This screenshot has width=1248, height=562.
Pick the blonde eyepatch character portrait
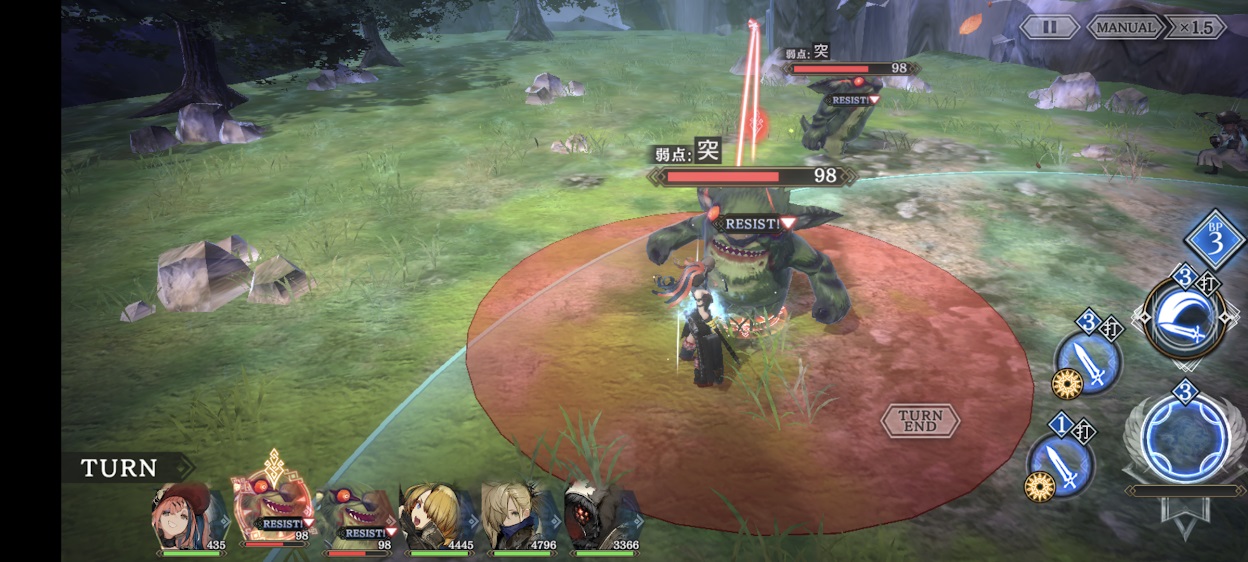coord(436,514)
